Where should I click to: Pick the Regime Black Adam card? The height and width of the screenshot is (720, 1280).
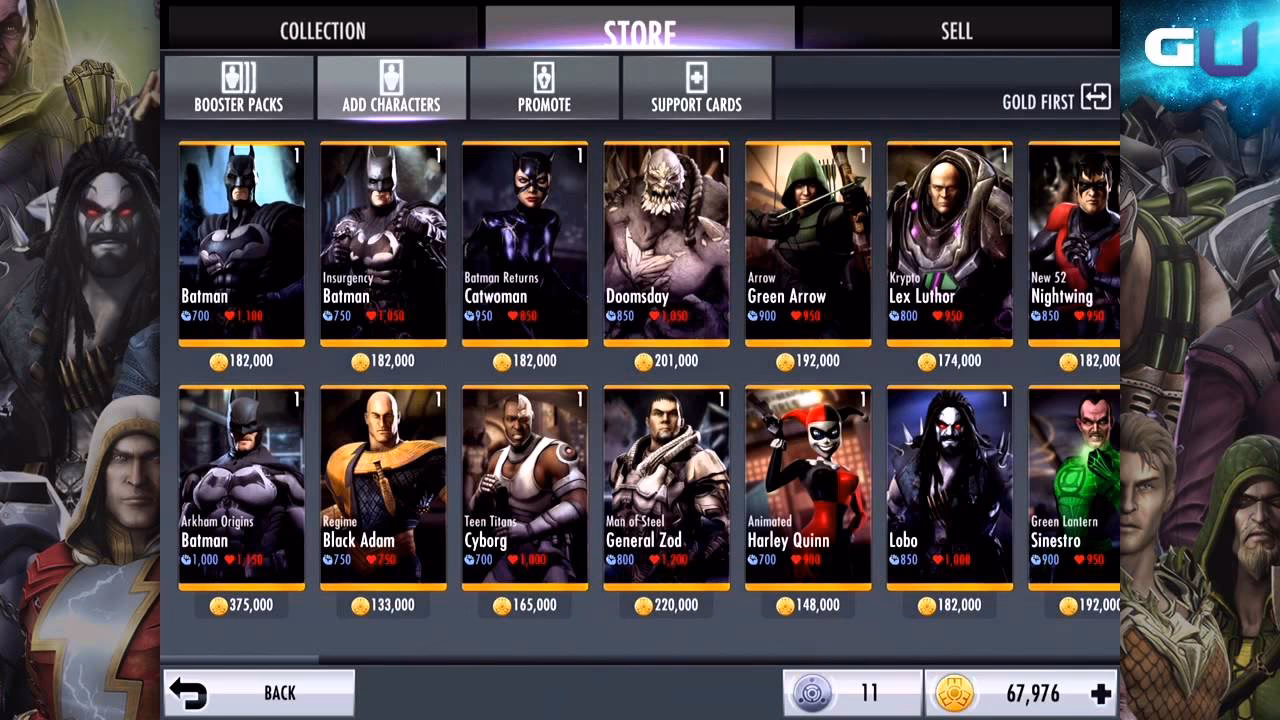click(382, 486)
